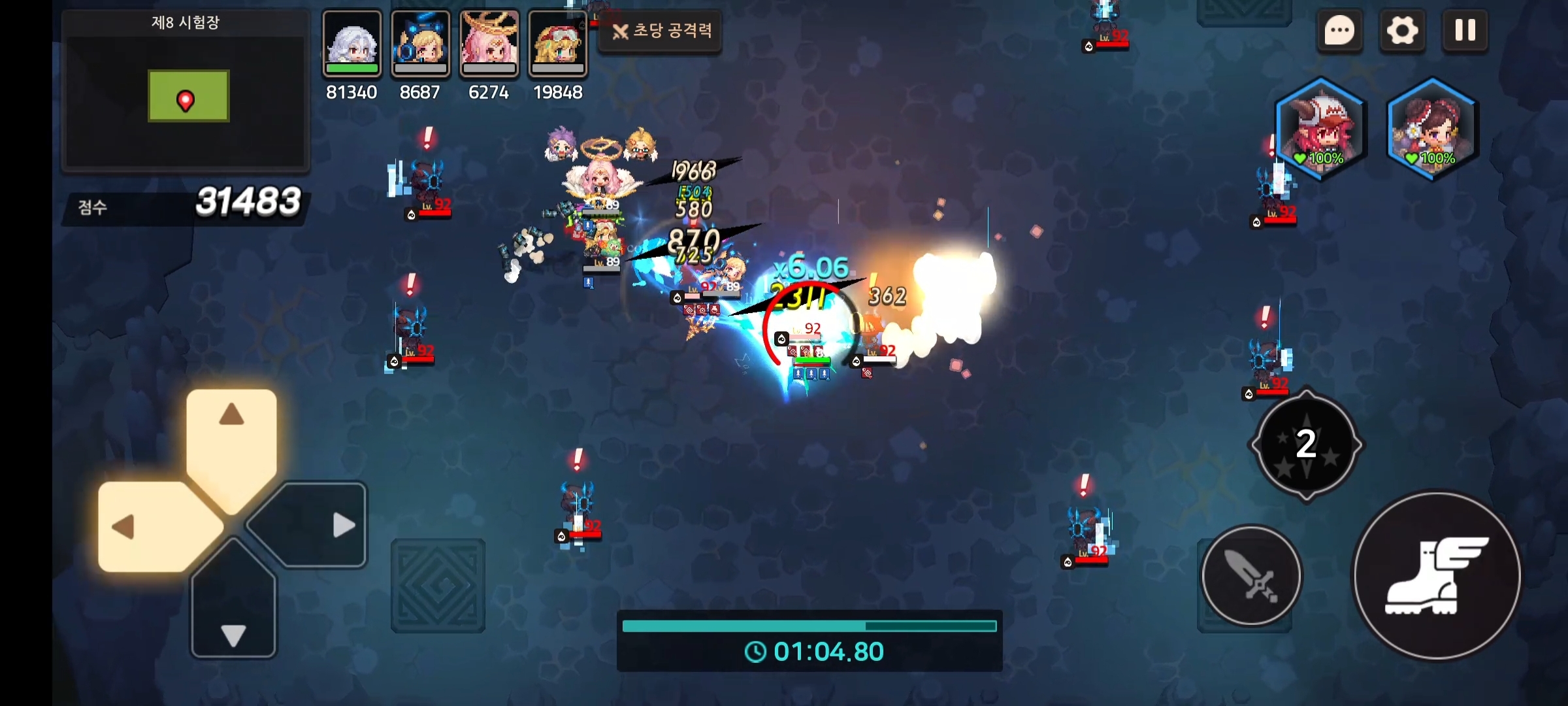
Task: Click the 제8 시험장 minimap
Action: [x=186, y=97]
